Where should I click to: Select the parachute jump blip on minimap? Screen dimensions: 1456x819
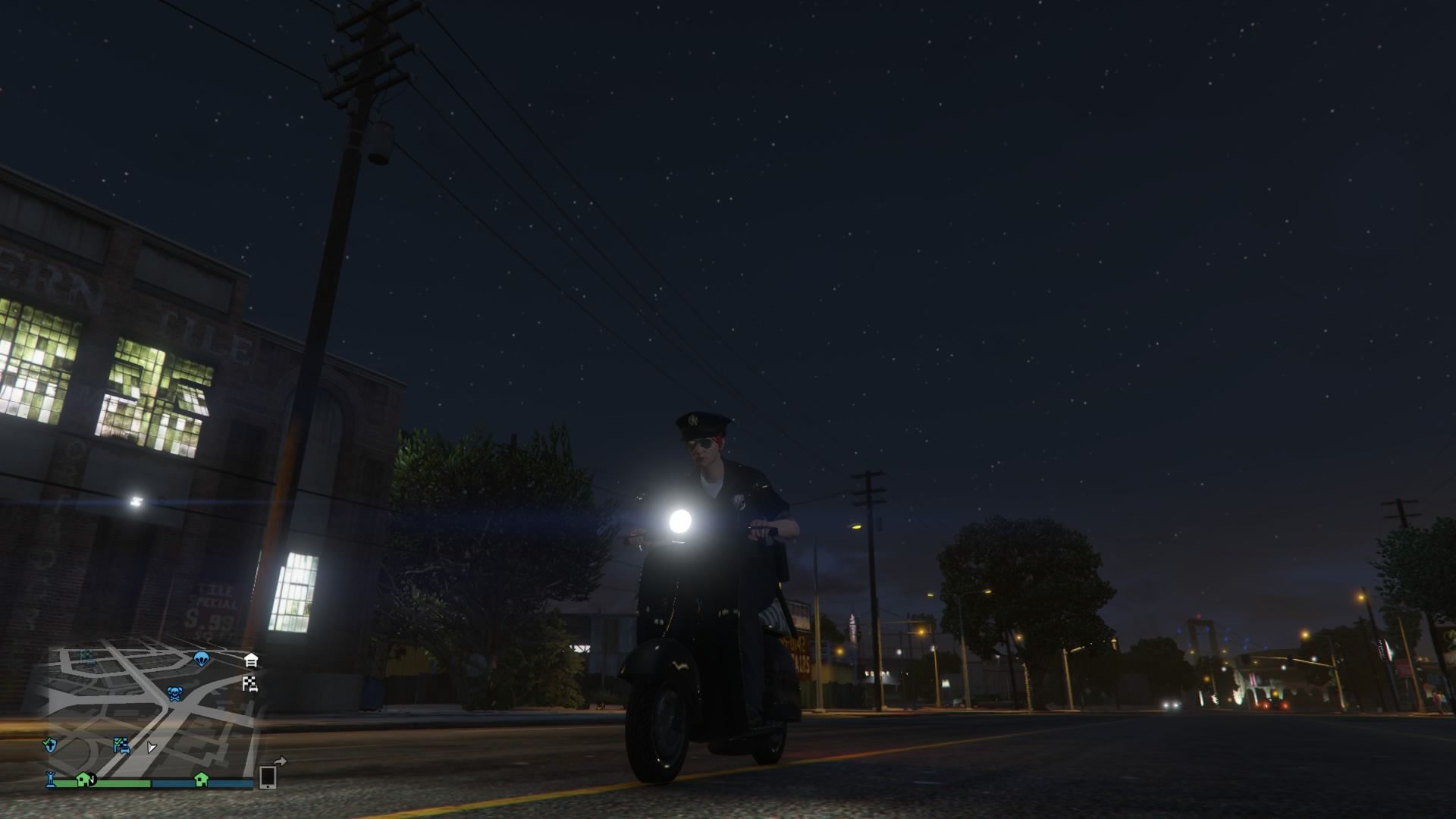tap(202, 660)
